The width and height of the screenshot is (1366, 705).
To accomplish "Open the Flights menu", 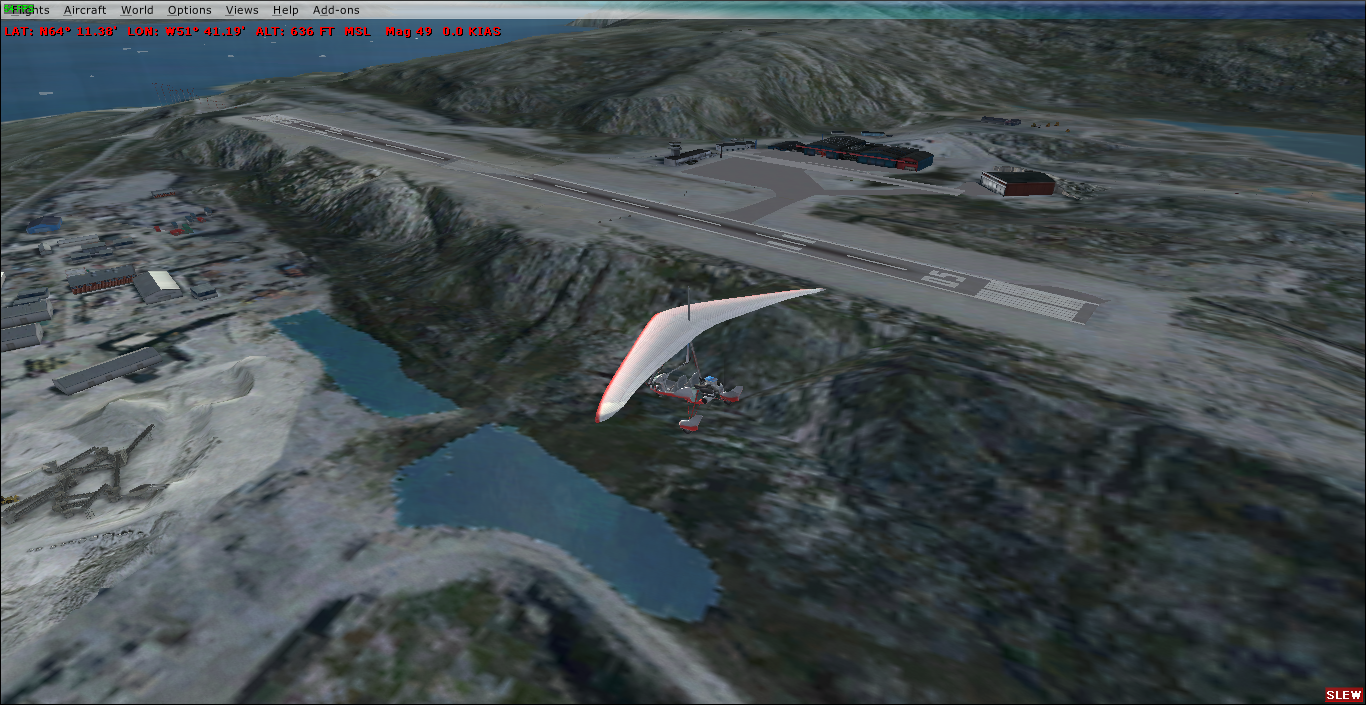I will (28, 10).
